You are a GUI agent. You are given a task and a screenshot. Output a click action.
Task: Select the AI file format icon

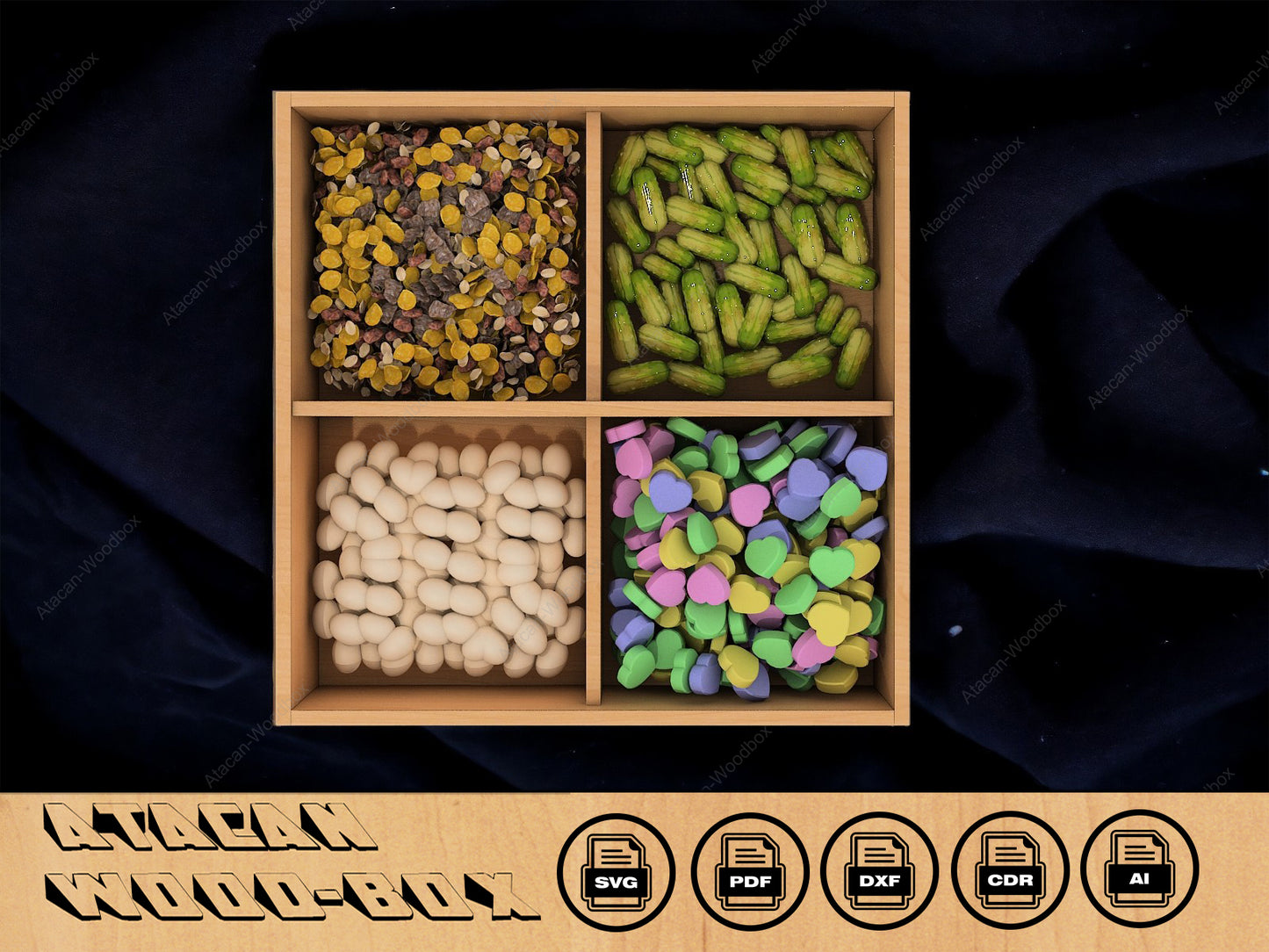pyautogui.click(x=1139, y=869)
